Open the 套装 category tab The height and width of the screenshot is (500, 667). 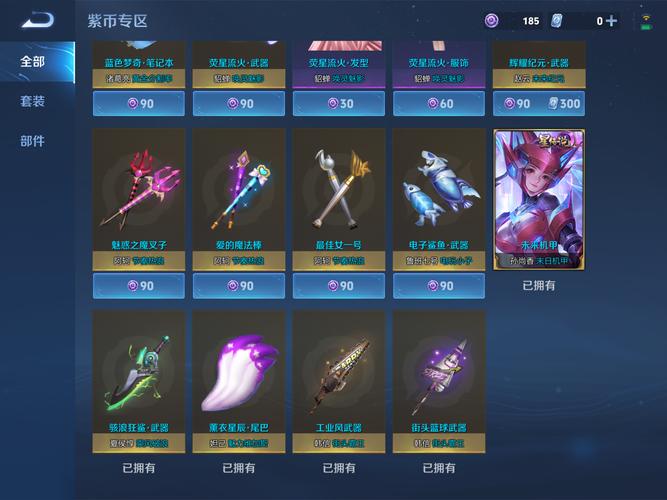pyautogui.click(x=33, y=101)
